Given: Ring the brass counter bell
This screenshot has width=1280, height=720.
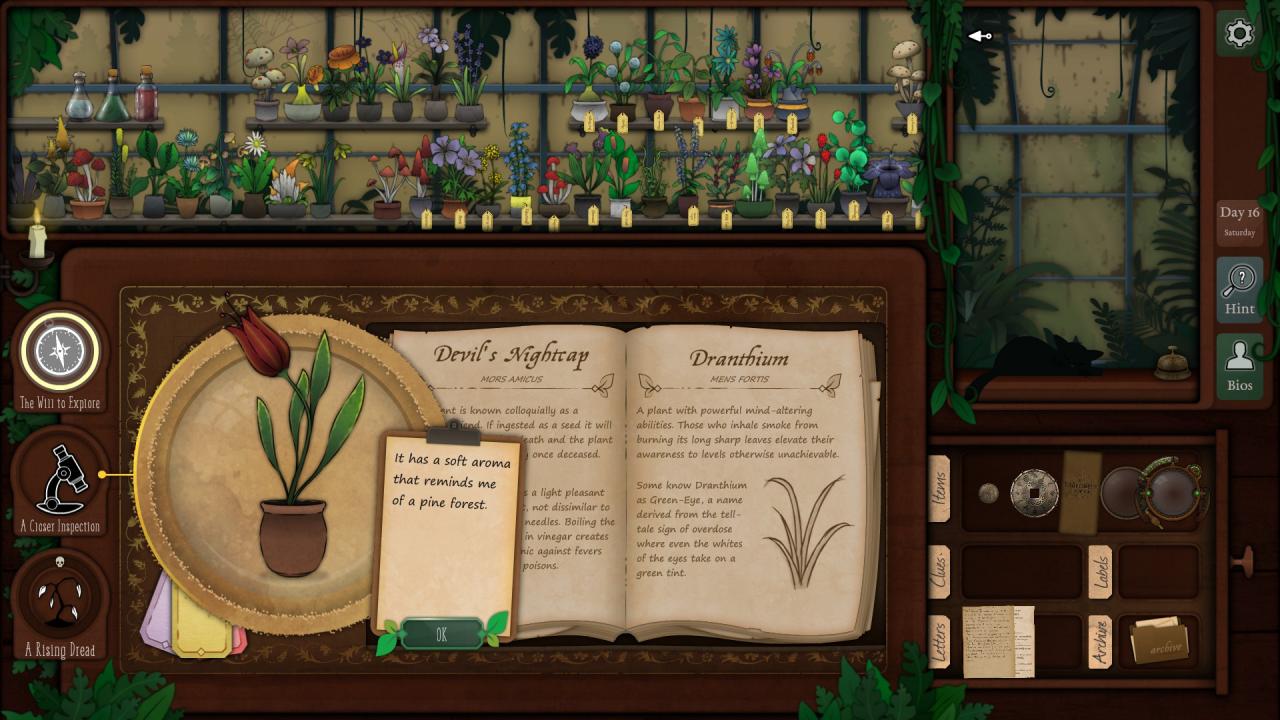Looking at the screenshot, I should [x=1171, y=365].
